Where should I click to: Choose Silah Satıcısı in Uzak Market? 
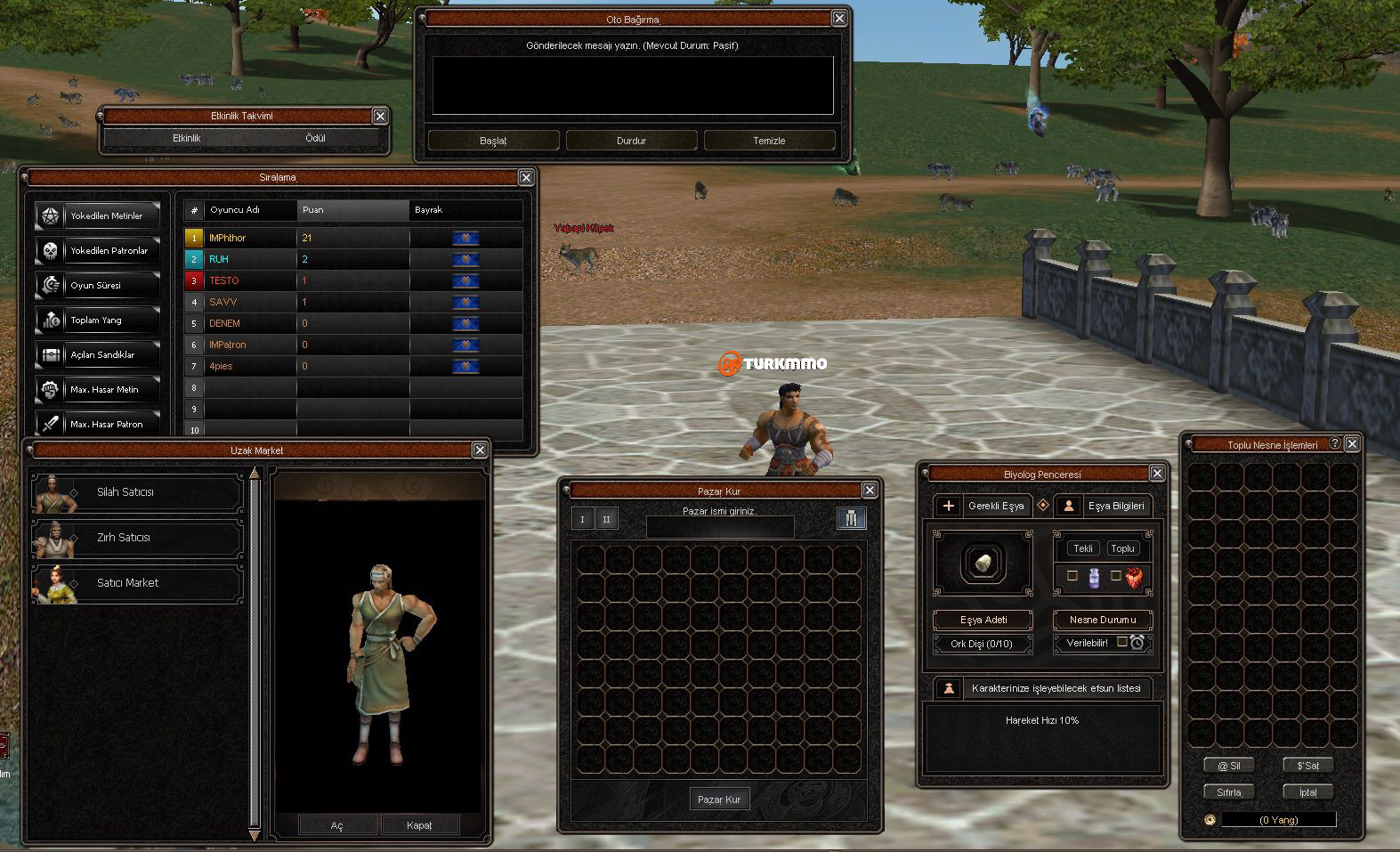tap(137, 492)
